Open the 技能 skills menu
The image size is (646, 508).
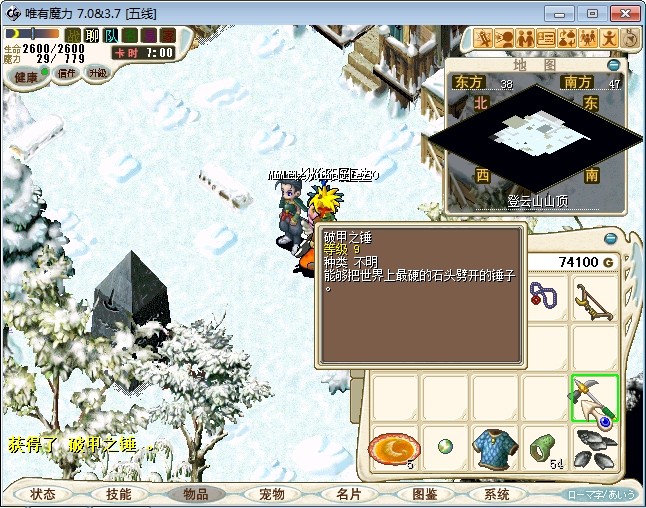pyautogui.click(x=119, y=494)
